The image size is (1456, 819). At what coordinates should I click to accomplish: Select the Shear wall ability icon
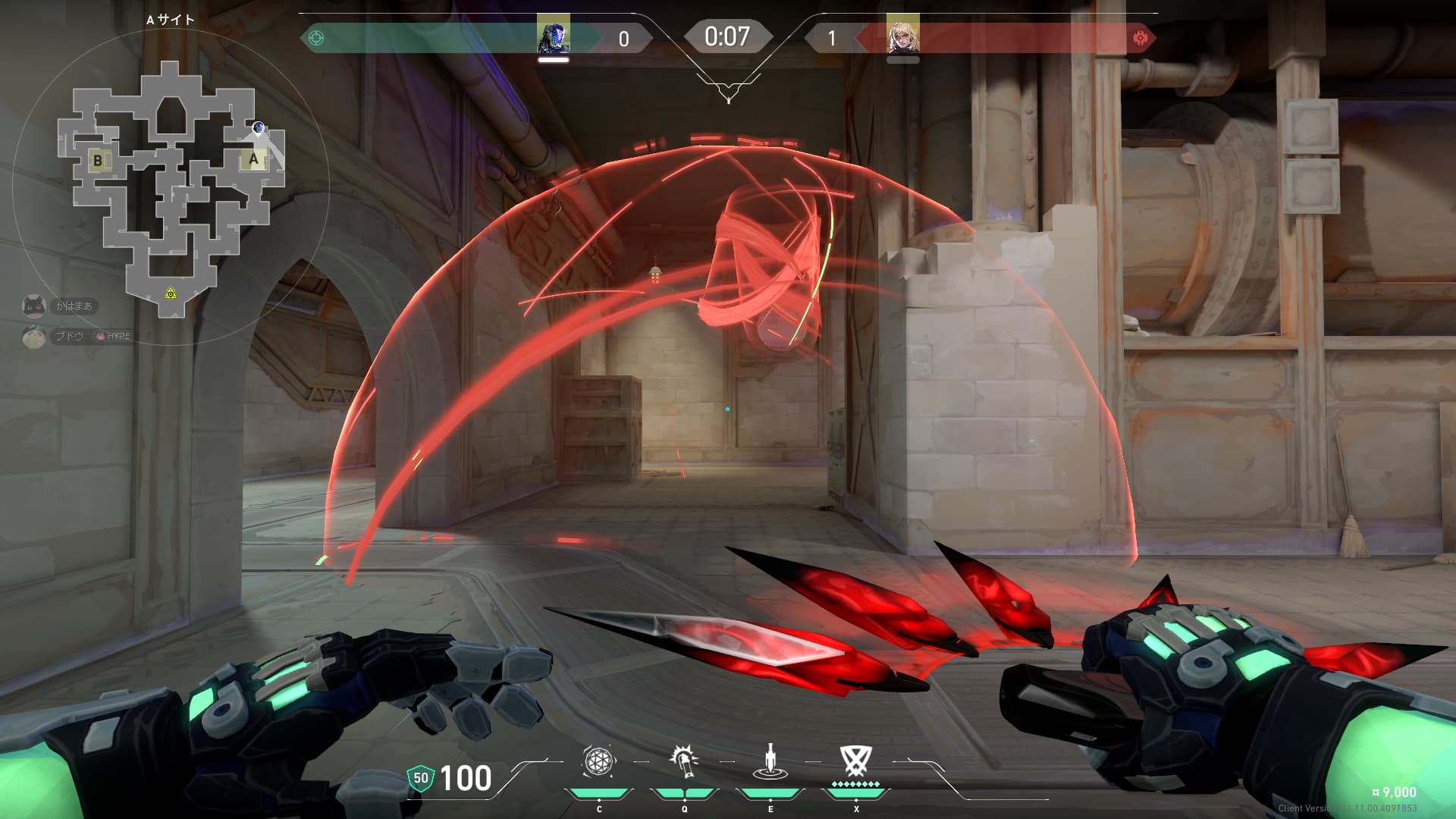684,762
